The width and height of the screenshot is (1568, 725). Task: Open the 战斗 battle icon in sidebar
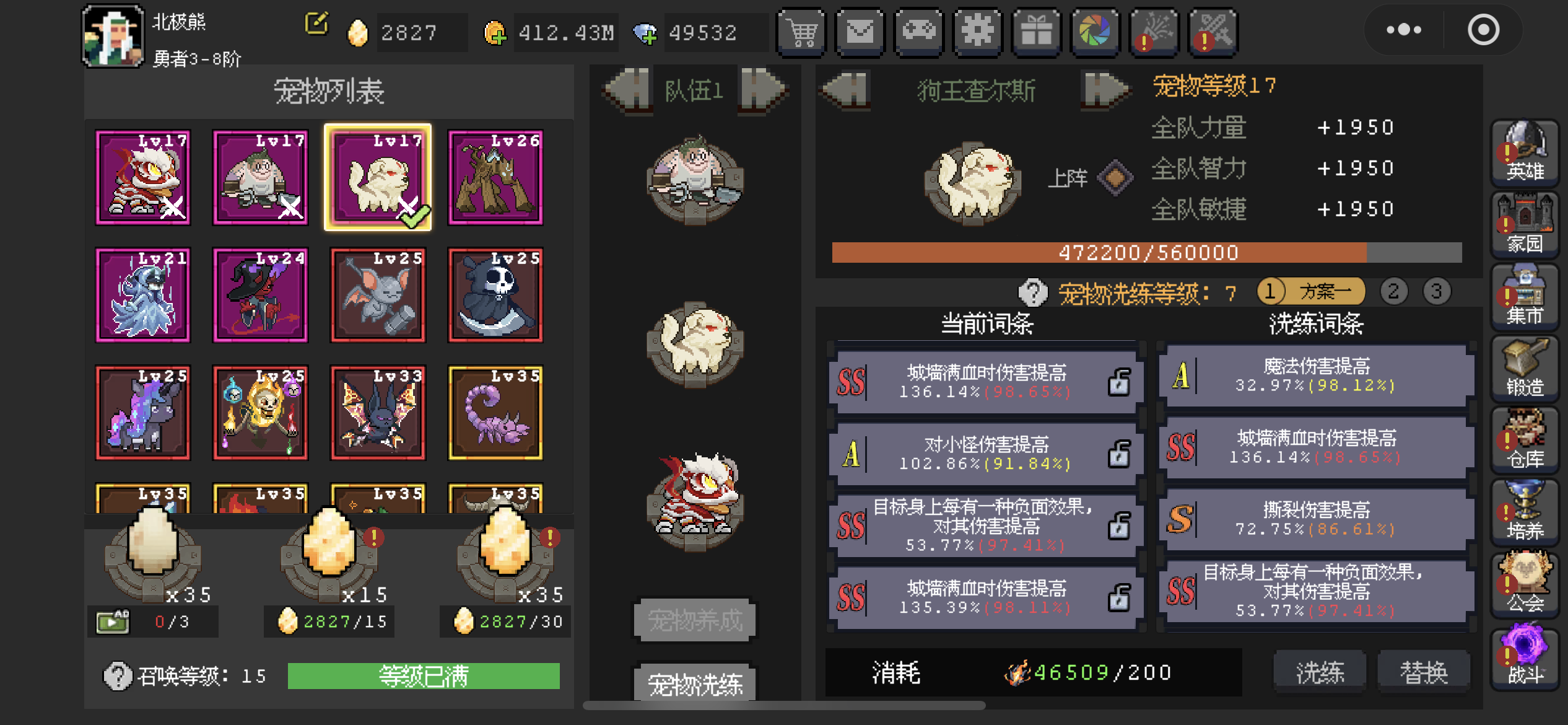pos(1526,655)
